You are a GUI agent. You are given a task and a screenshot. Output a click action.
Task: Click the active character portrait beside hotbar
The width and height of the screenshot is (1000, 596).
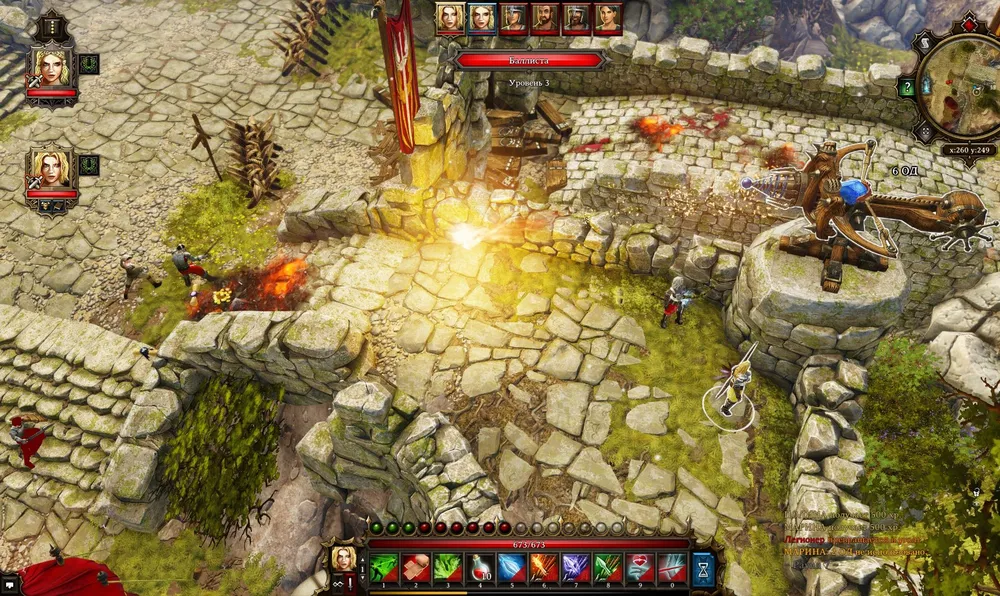click(343, 560)
